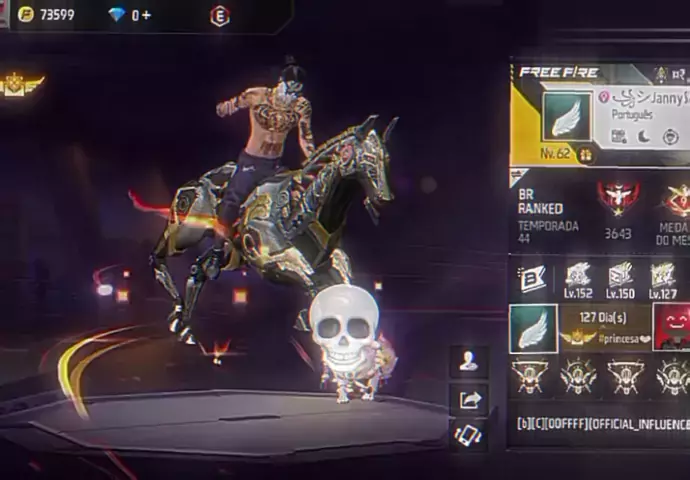This screenshot has height=480, width=690.
Task: Open the red hexagon E badge
Action: [x=220, y=15]
